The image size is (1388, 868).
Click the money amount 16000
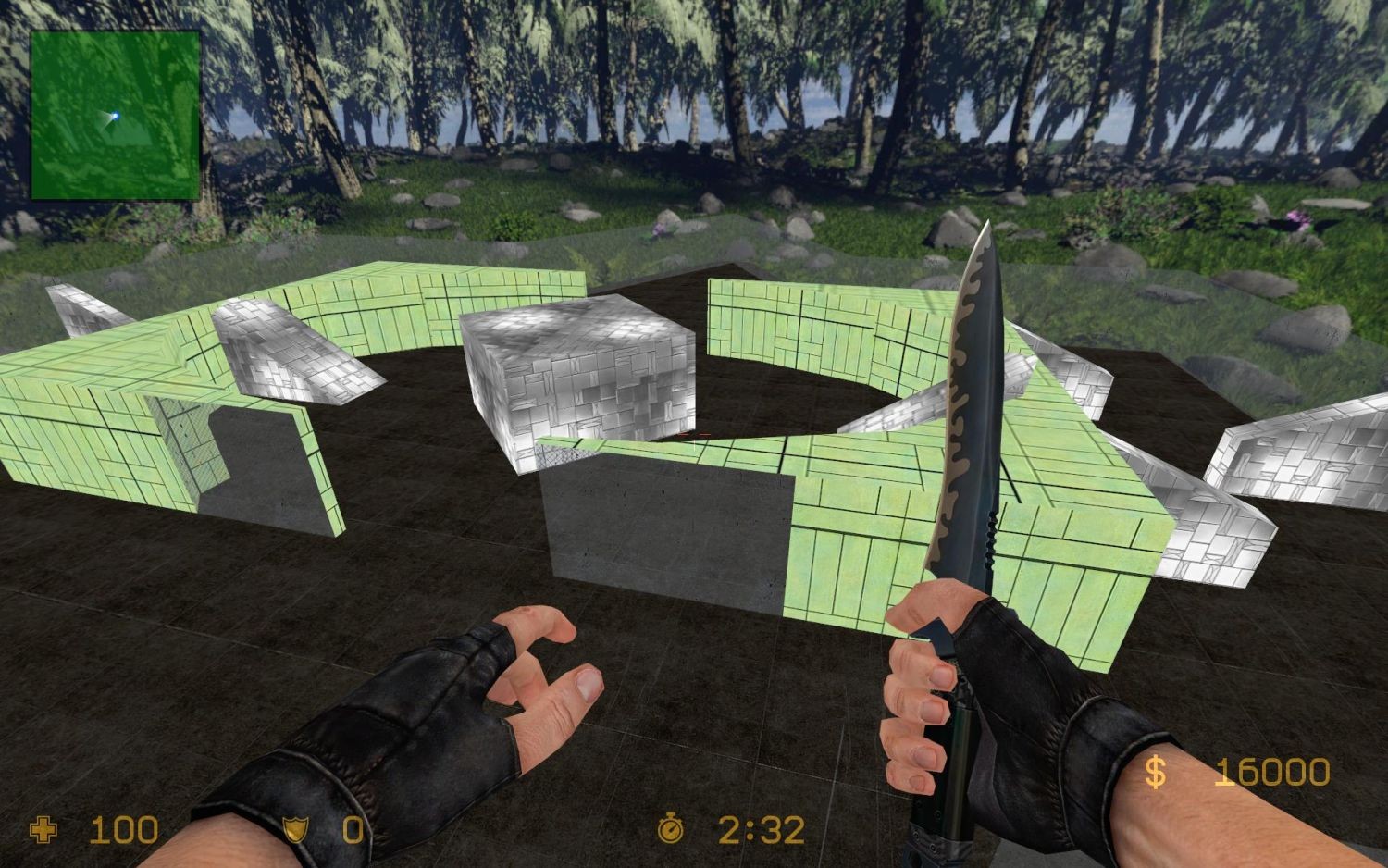click(1272, 771)
